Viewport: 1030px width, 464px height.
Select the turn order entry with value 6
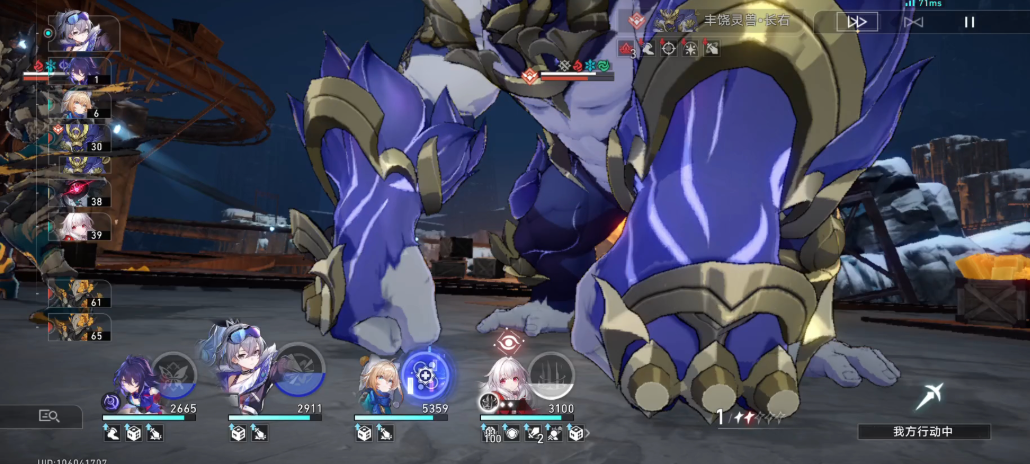(82, 104)
